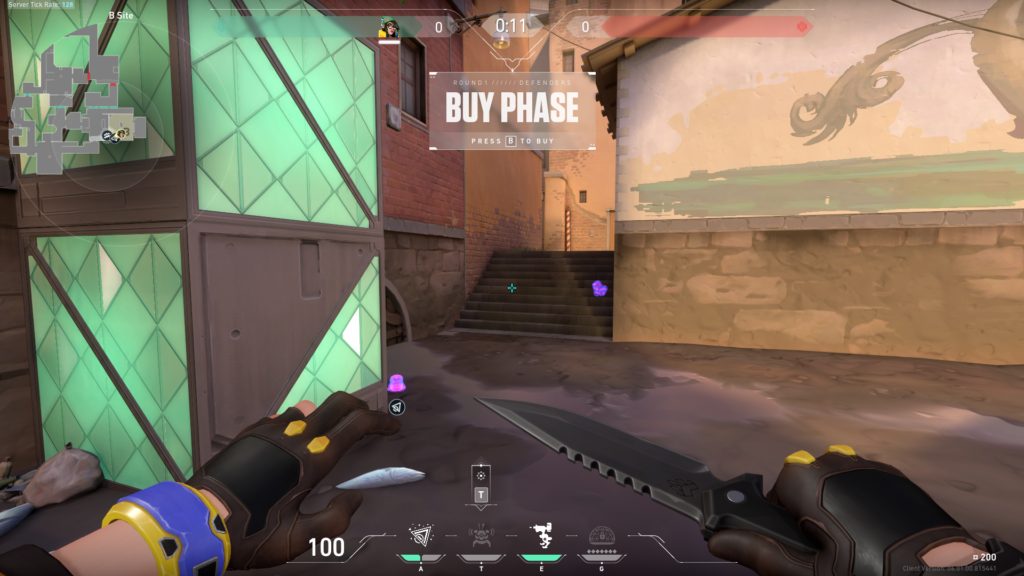Trigger the Lockdown ultimate dome icon
Viewport: 1024px width, 576px height.
[x=600, y=537]
